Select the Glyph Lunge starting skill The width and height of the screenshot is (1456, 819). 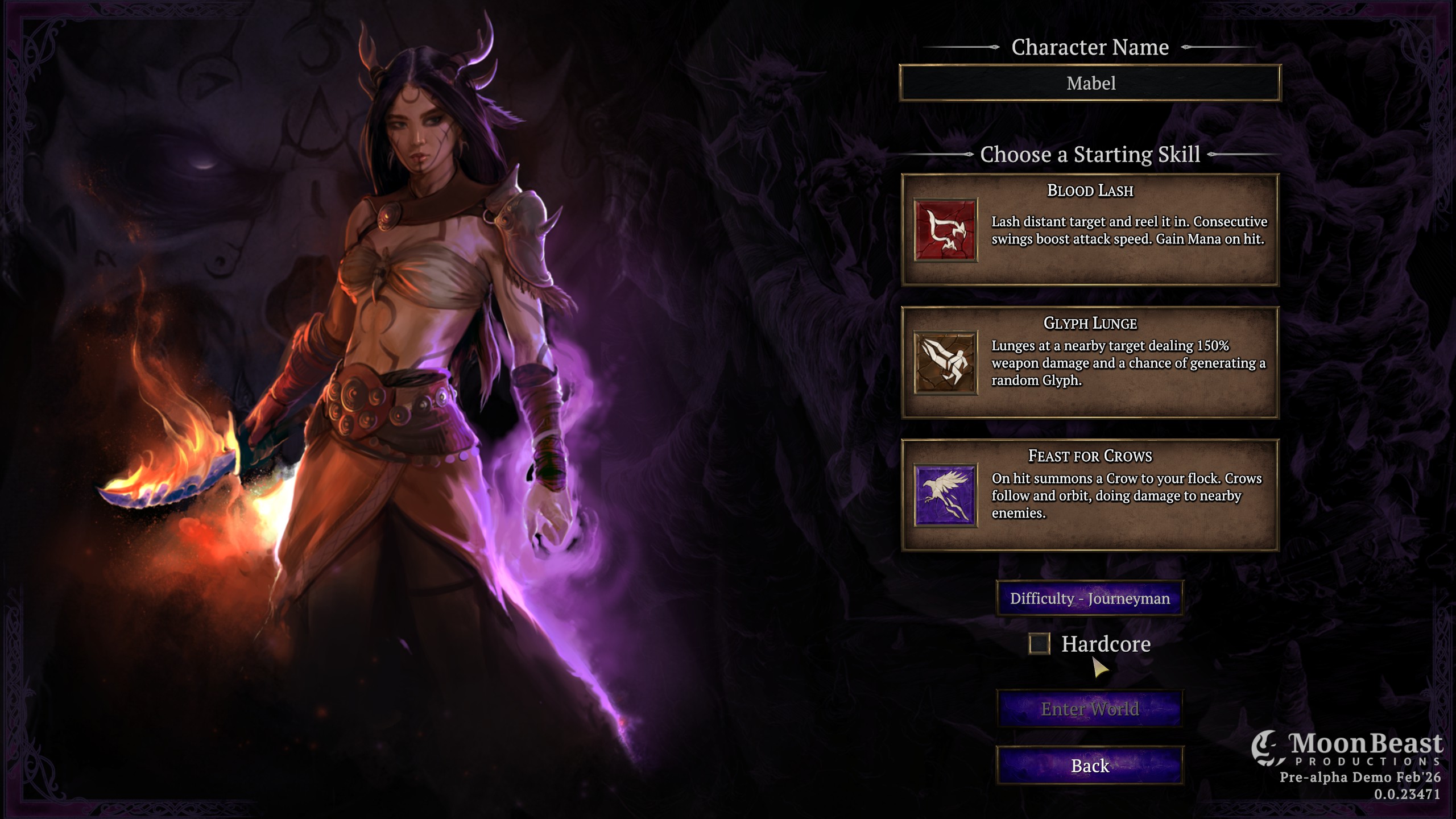point(1090,362)
